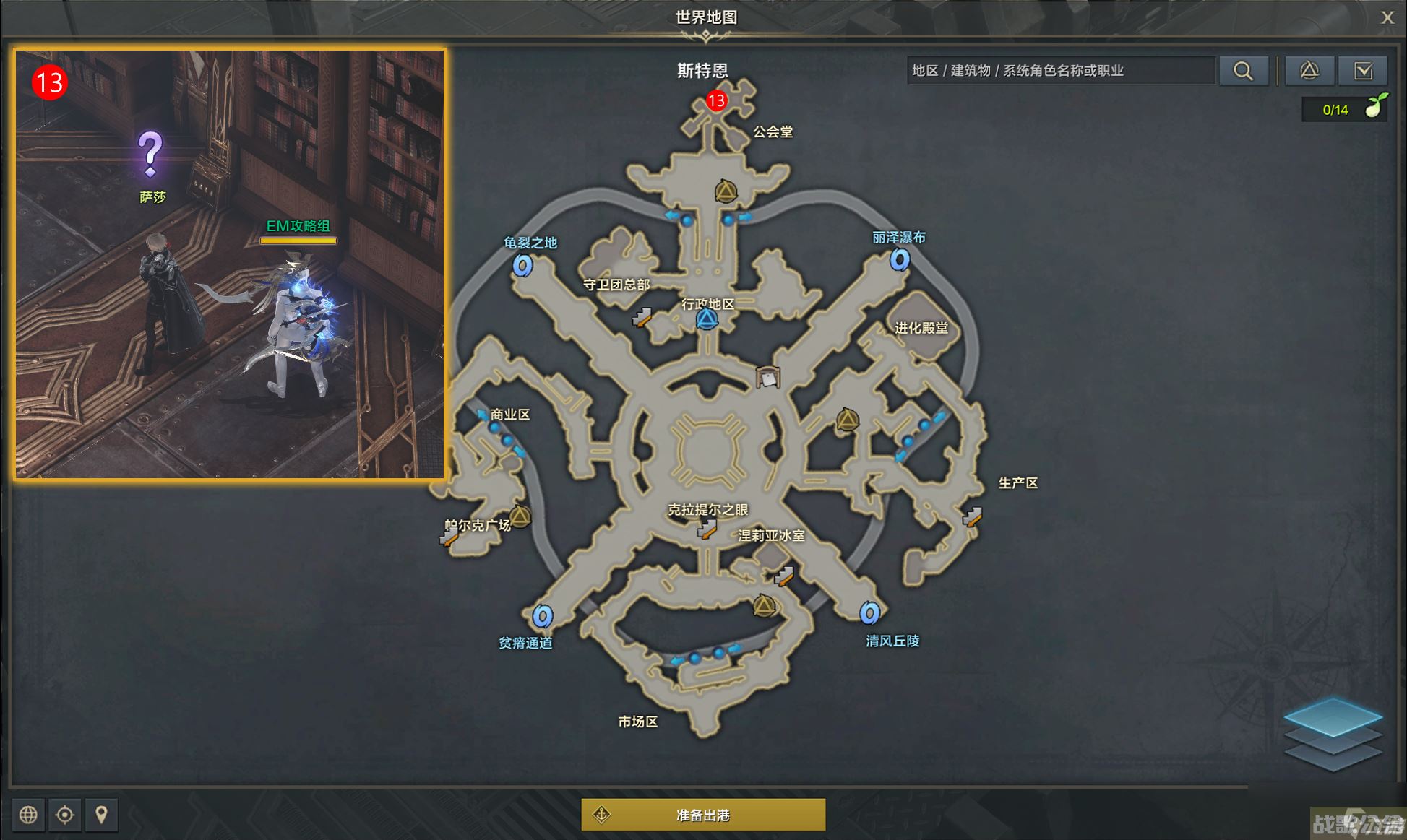Screen dimensions: 1407x840
Task: Select the 清风丘陵 portal marker
Action: (869, 613)
